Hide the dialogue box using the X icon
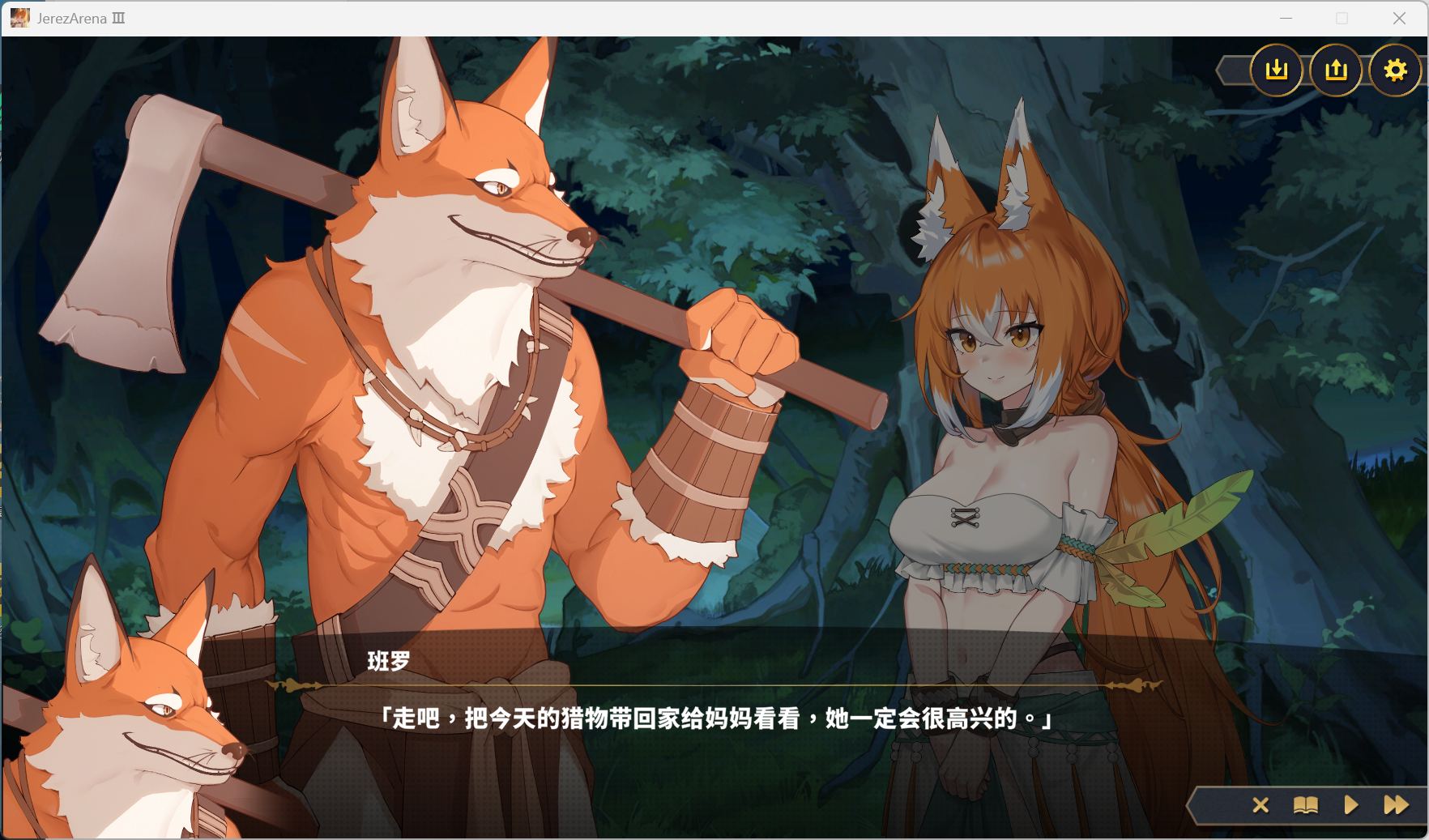This screenshot has height=840, width=1429. point(1261,805)
